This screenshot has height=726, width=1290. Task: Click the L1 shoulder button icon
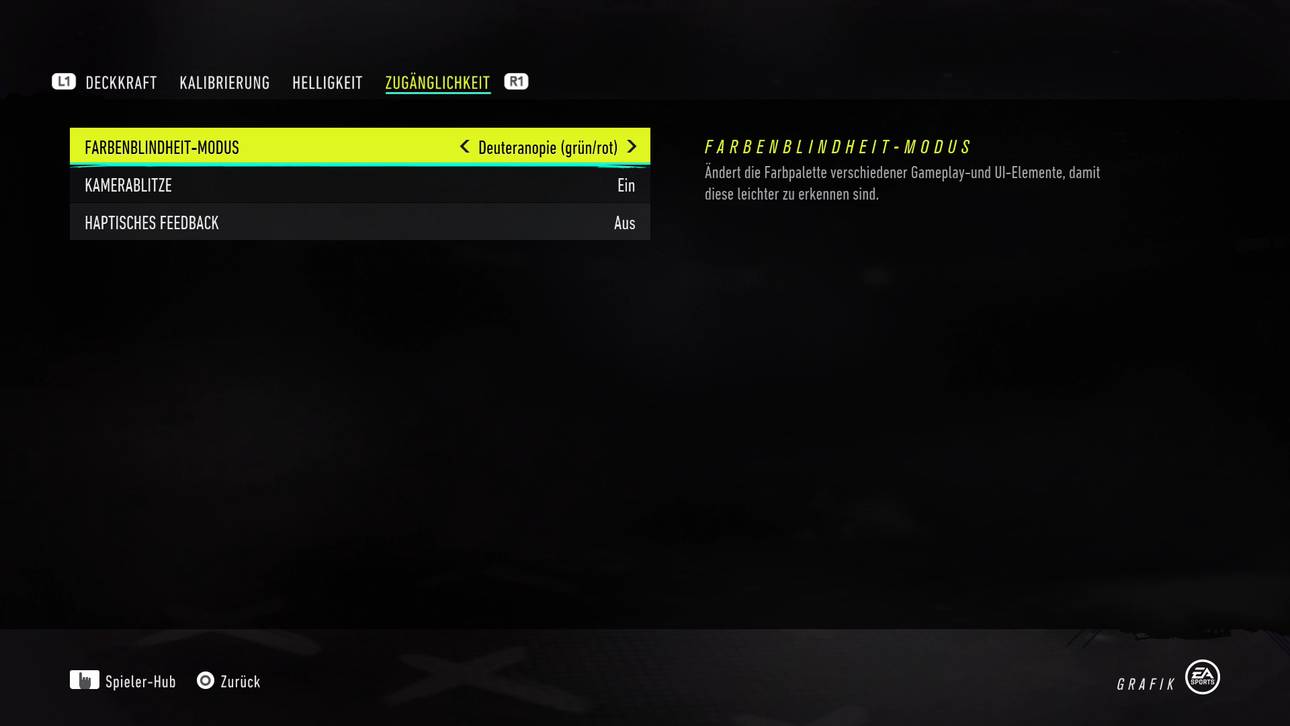pyautogui.click(x=64, y=81)
